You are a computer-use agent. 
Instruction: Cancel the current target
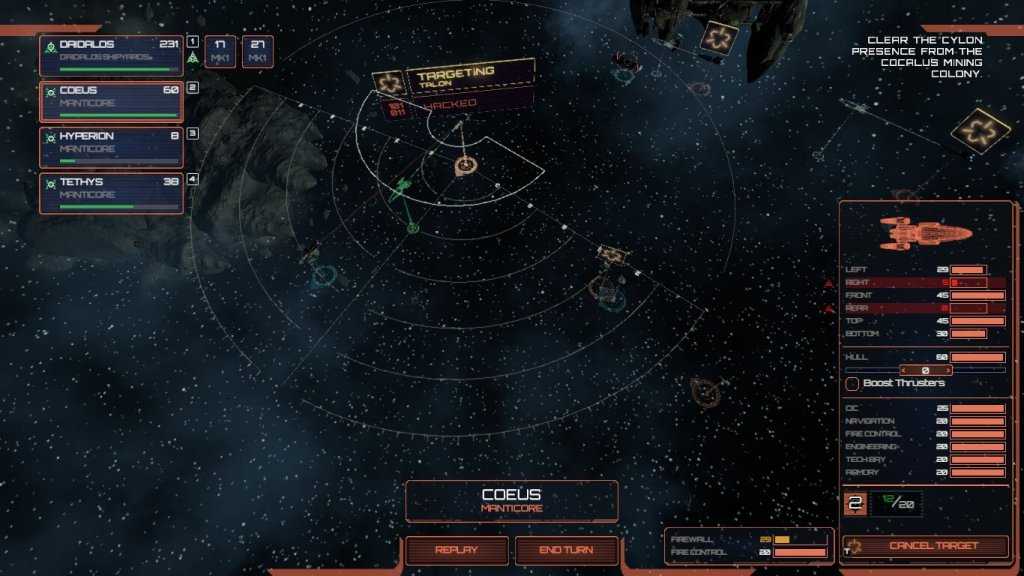932,546
